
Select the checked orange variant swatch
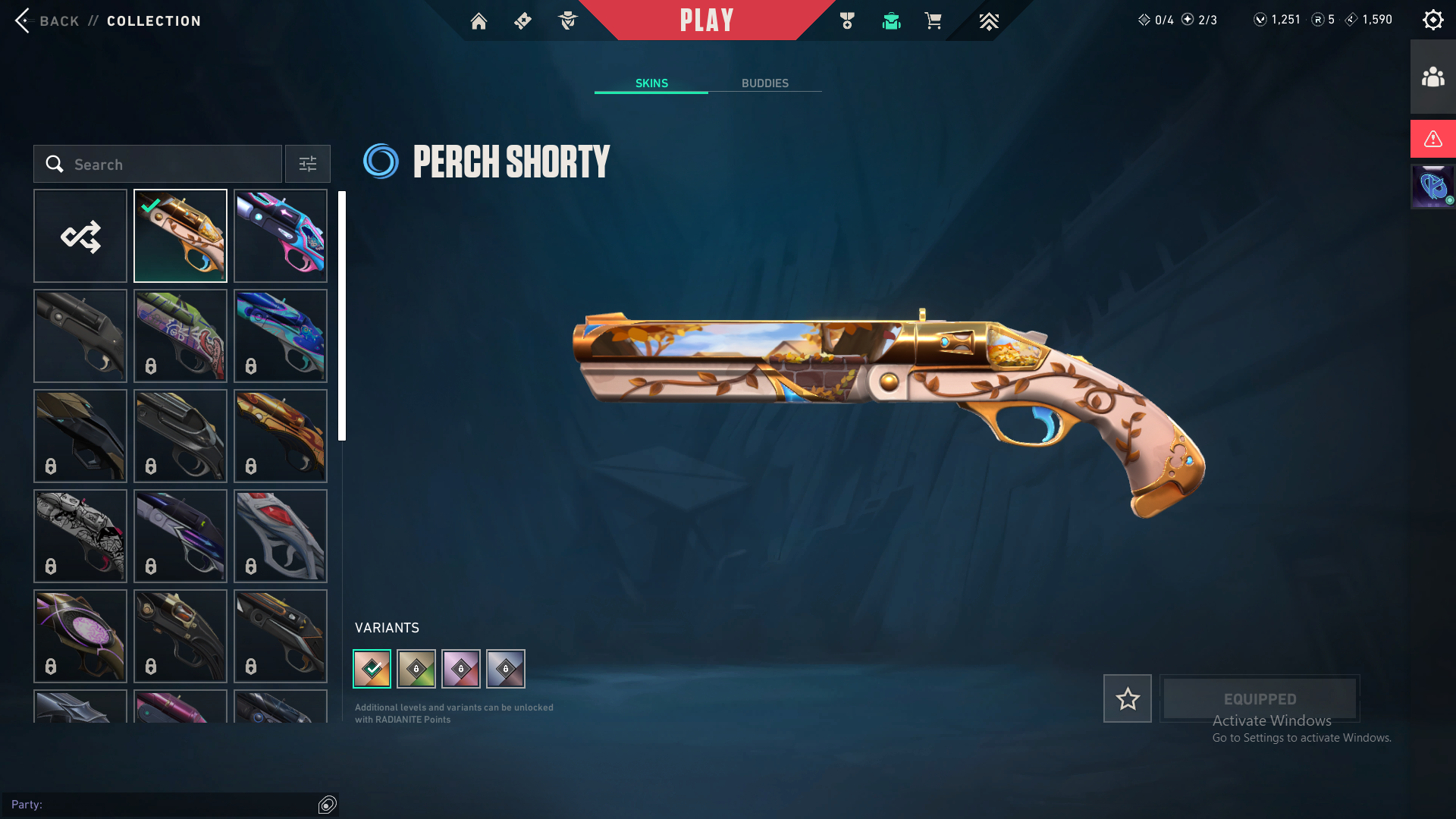coord(372,669)
